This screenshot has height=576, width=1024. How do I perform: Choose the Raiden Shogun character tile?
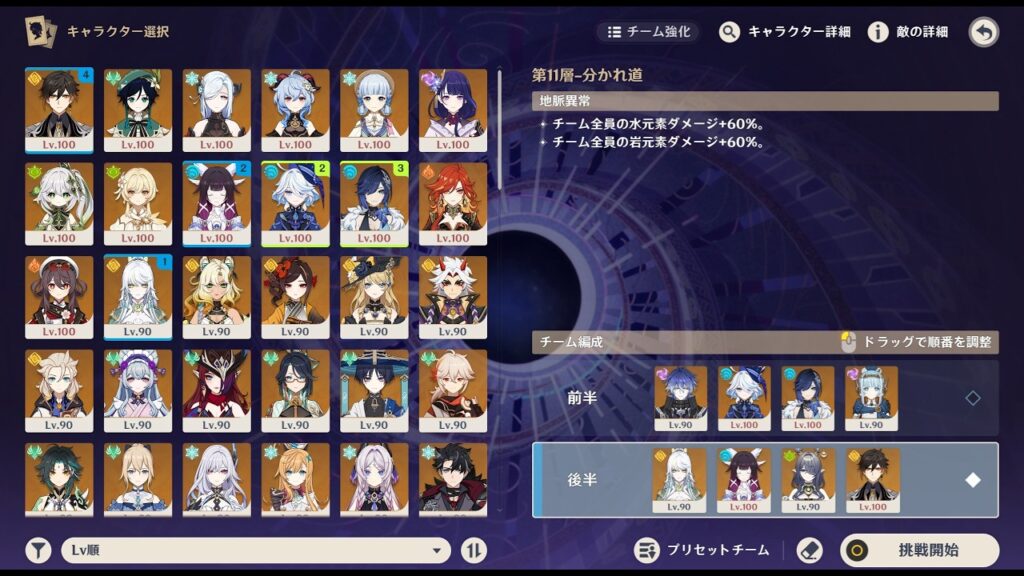pyautogui.click(x=453, y=109)
